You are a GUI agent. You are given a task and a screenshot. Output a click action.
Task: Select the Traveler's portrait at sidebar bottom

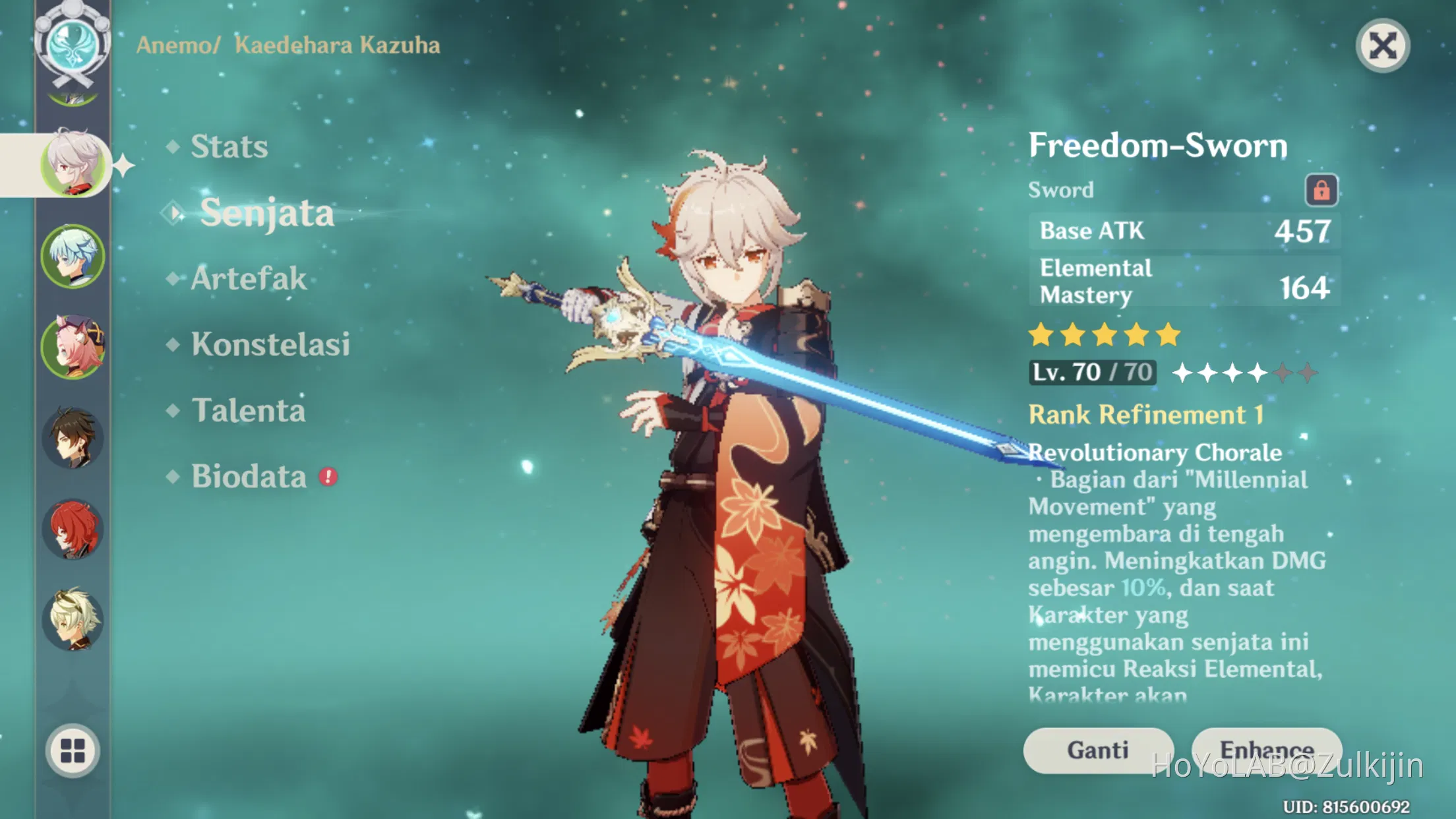[75, 620]
